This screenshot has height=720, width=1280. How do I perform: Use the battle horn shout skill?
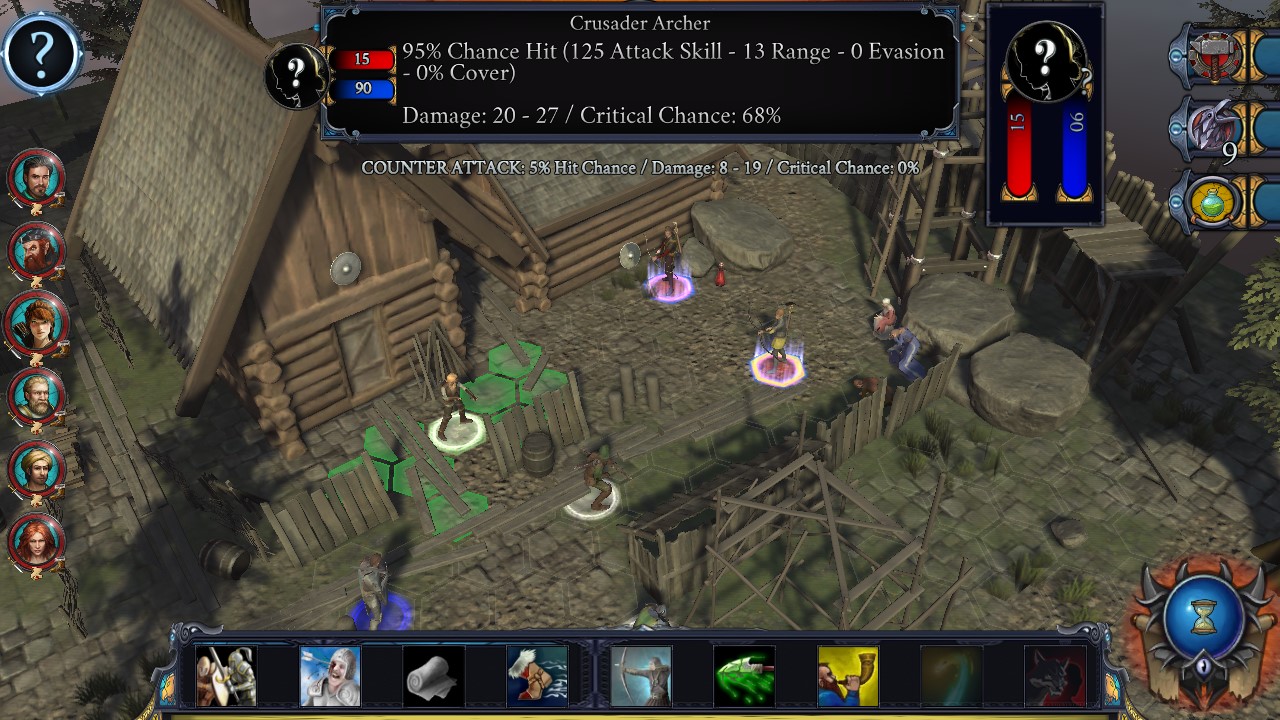point(847,675)
